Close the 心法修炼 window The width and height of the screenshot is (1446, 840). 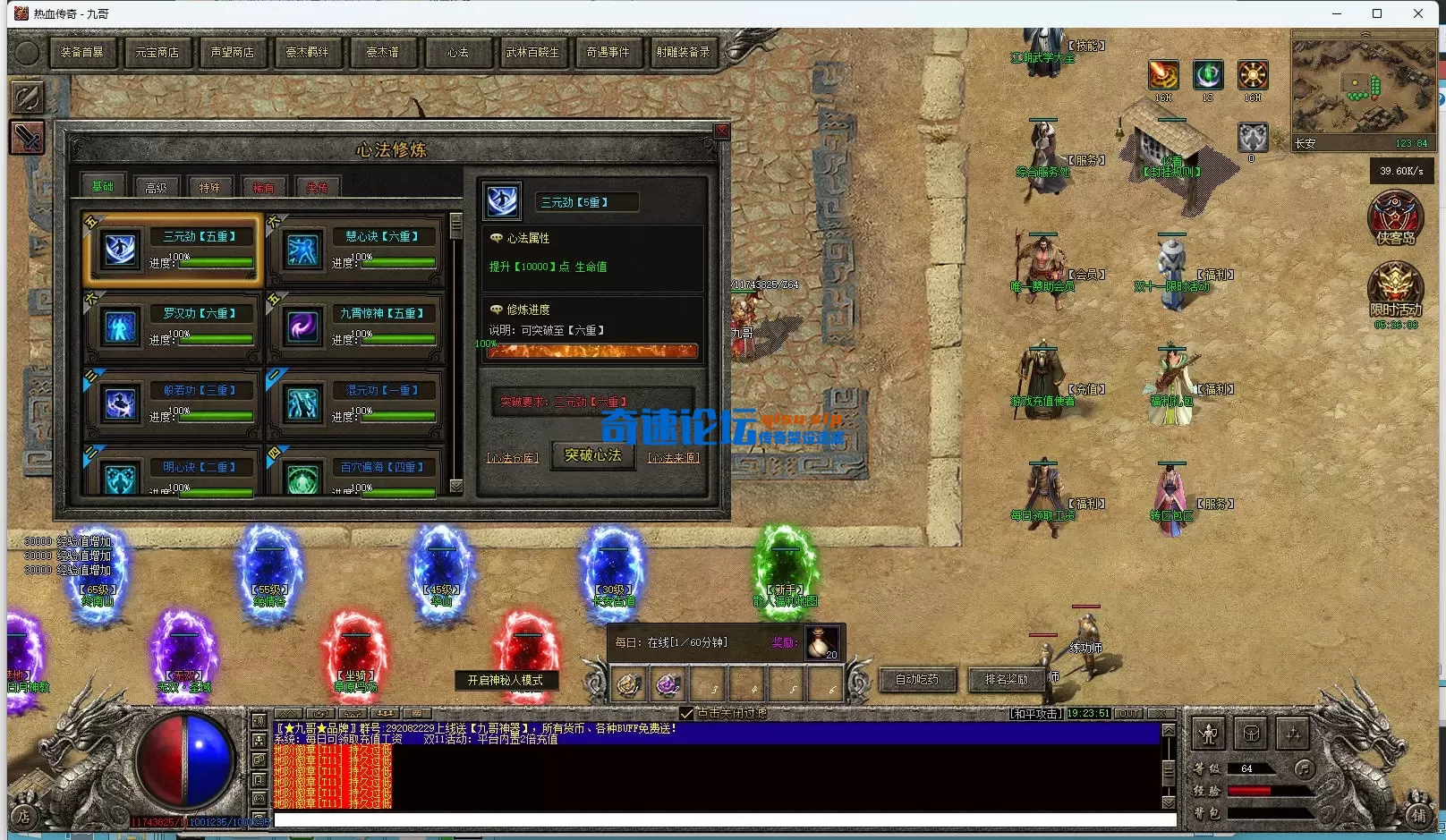[x=721, y=132]
